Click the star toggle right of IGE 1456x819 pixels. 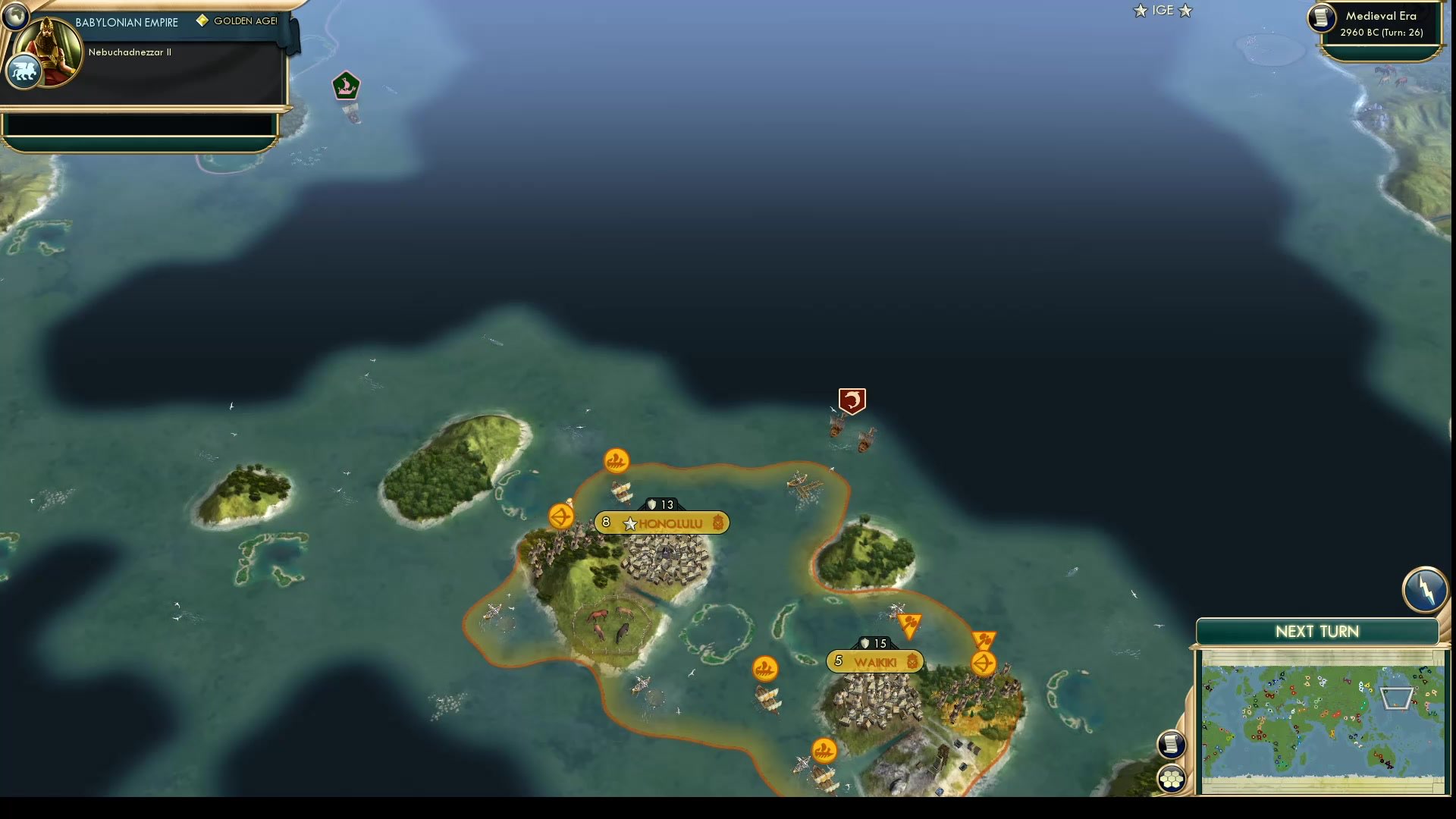pyautogui.click(x=1185, y=11)
